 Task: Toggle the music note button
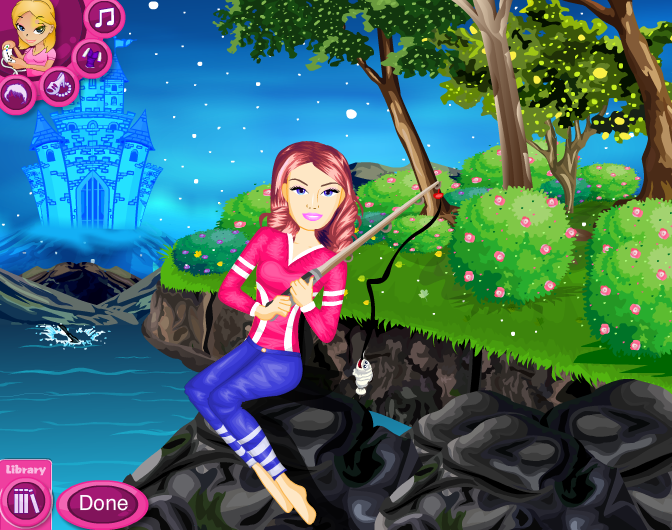(104, 16)
